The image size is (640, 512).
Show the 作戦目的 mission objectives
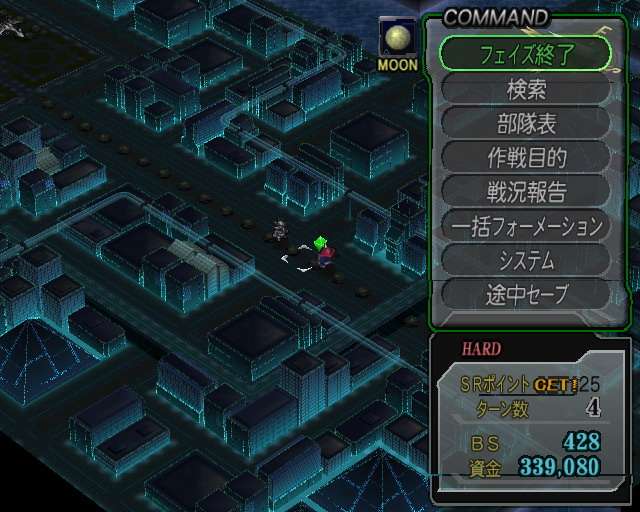tap(525, 157)
